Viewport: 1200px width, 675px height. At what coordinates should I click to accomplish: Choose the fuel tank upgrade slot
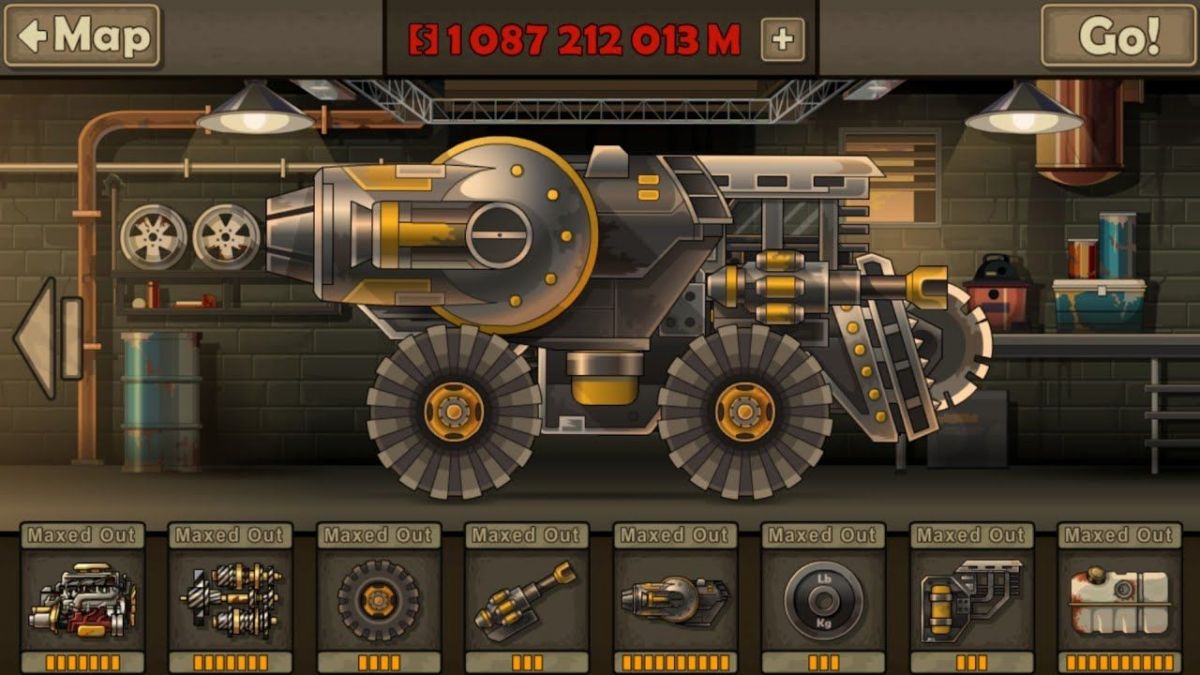(x=1119, y=599)
